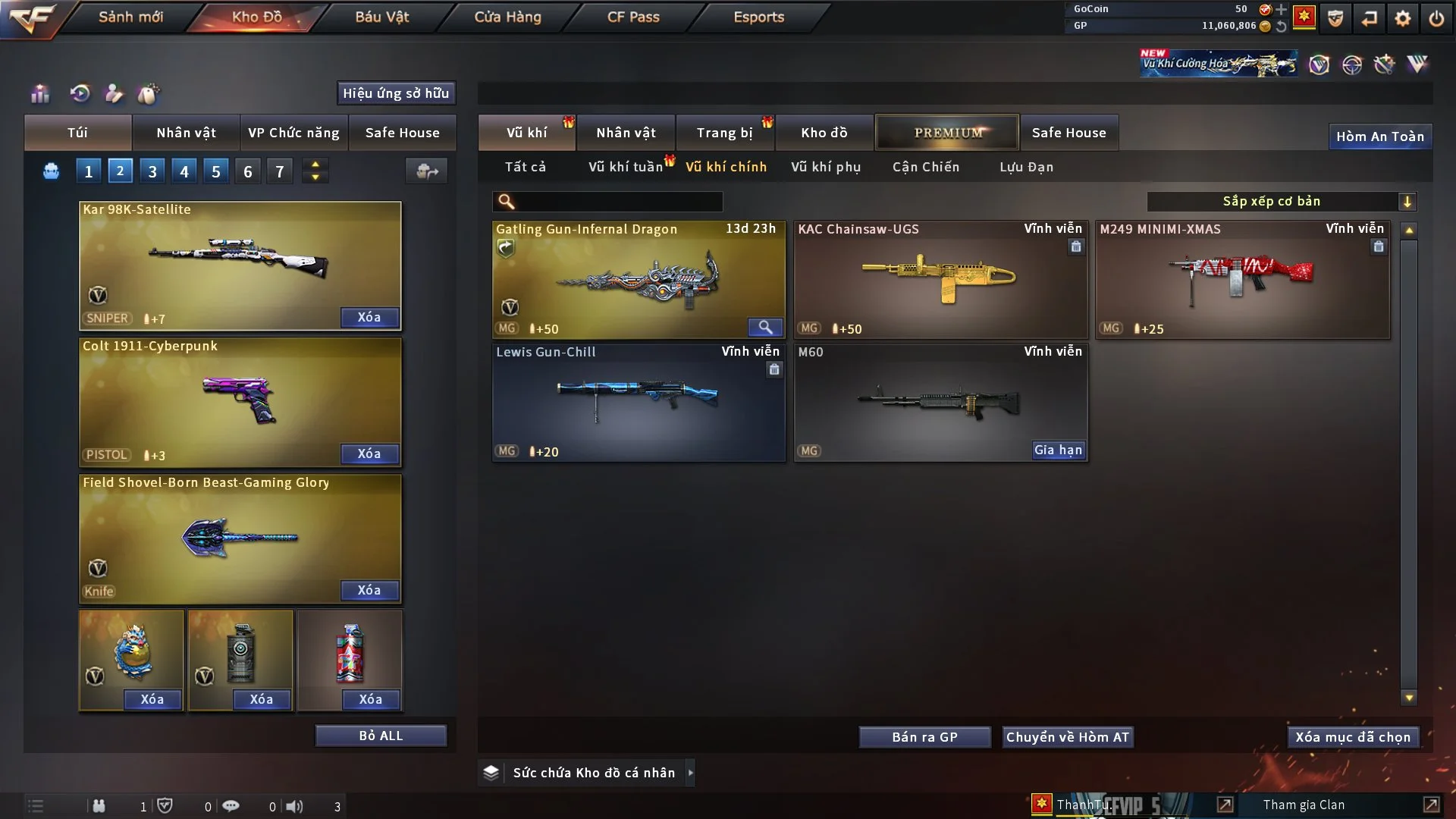Viewport: 1456px width, 819px height.
Task: Show the Vũ khí phụ category
Action: point(825,167)
